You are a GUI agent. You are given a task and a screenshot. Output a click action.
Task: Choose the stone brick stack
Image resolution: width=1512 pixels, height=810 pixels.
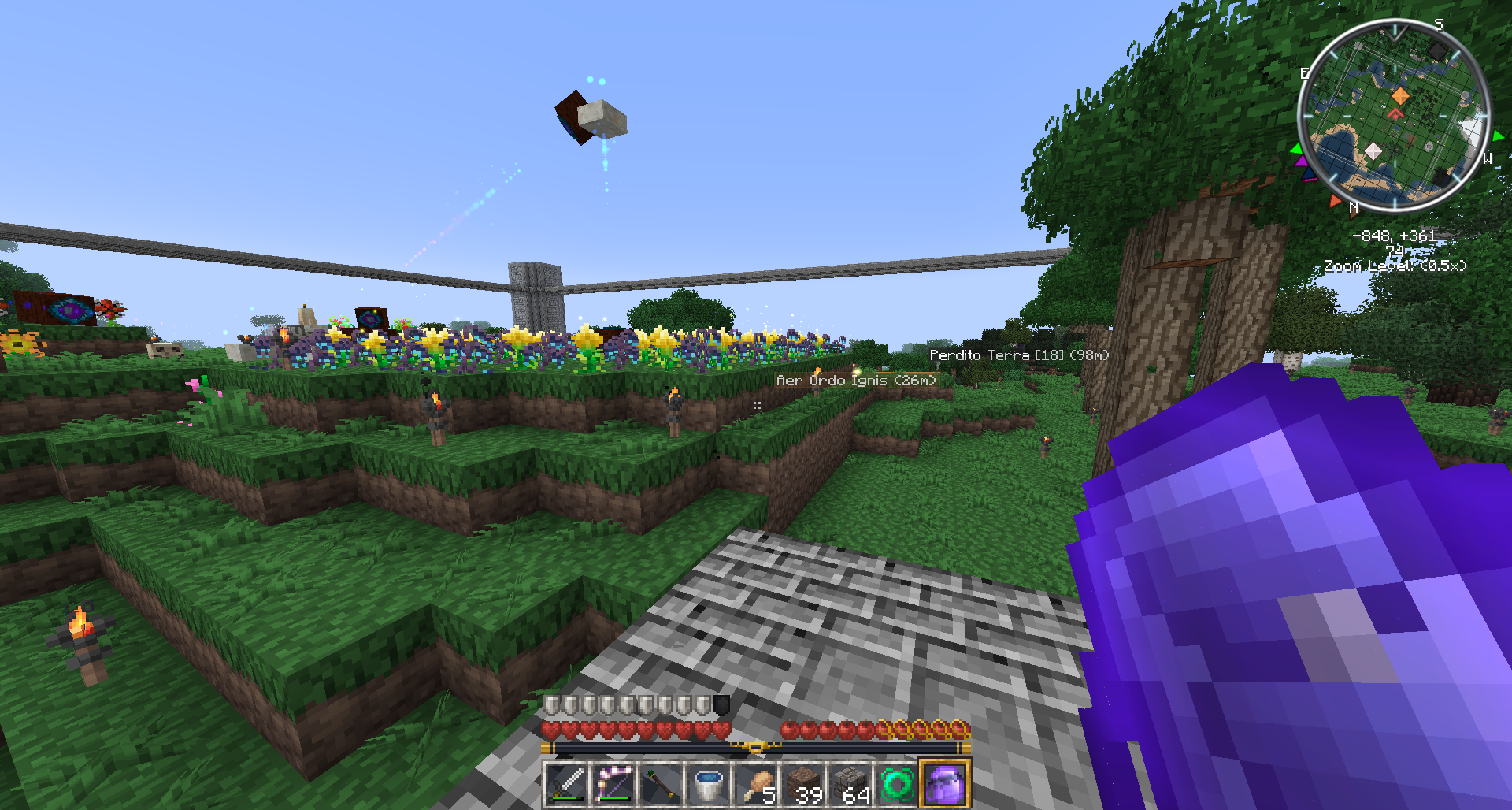pyautogui.click(x=850, y=784)
